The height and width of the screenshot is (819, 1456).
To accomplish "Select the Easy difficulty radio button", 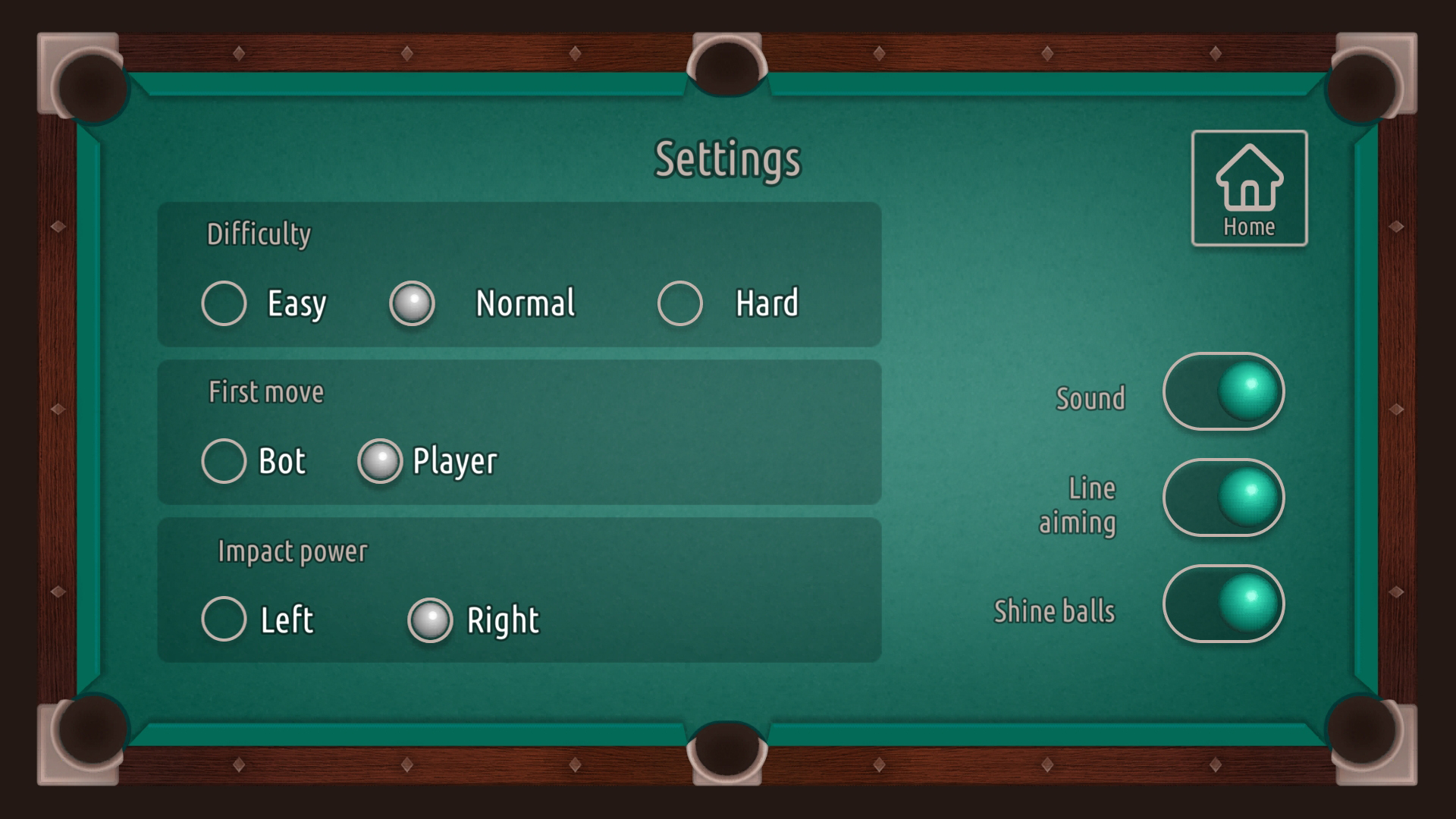I will [224, 303].
